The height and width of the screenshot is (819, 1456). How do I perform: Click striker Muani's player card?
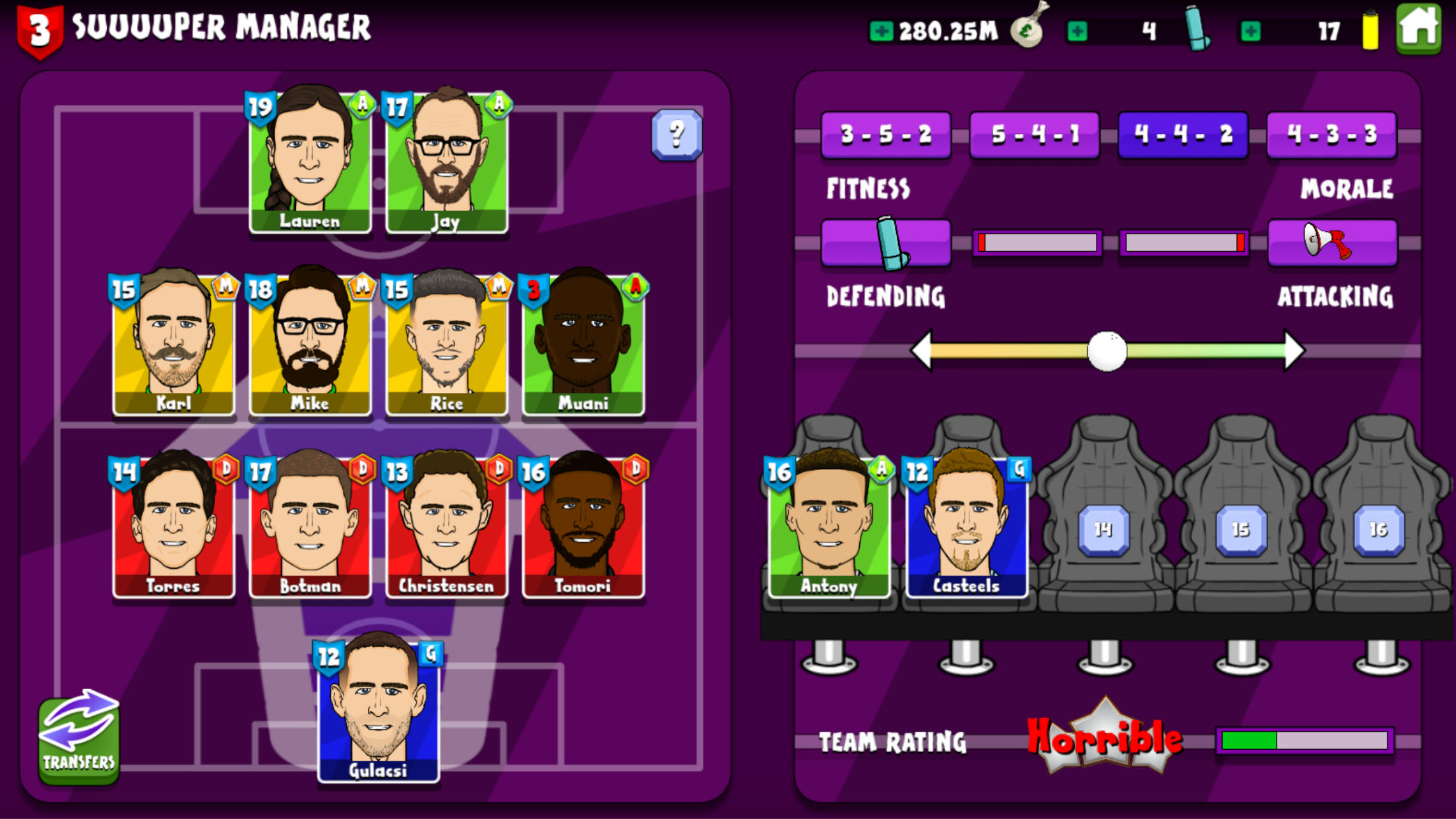[x=584, y=346]
